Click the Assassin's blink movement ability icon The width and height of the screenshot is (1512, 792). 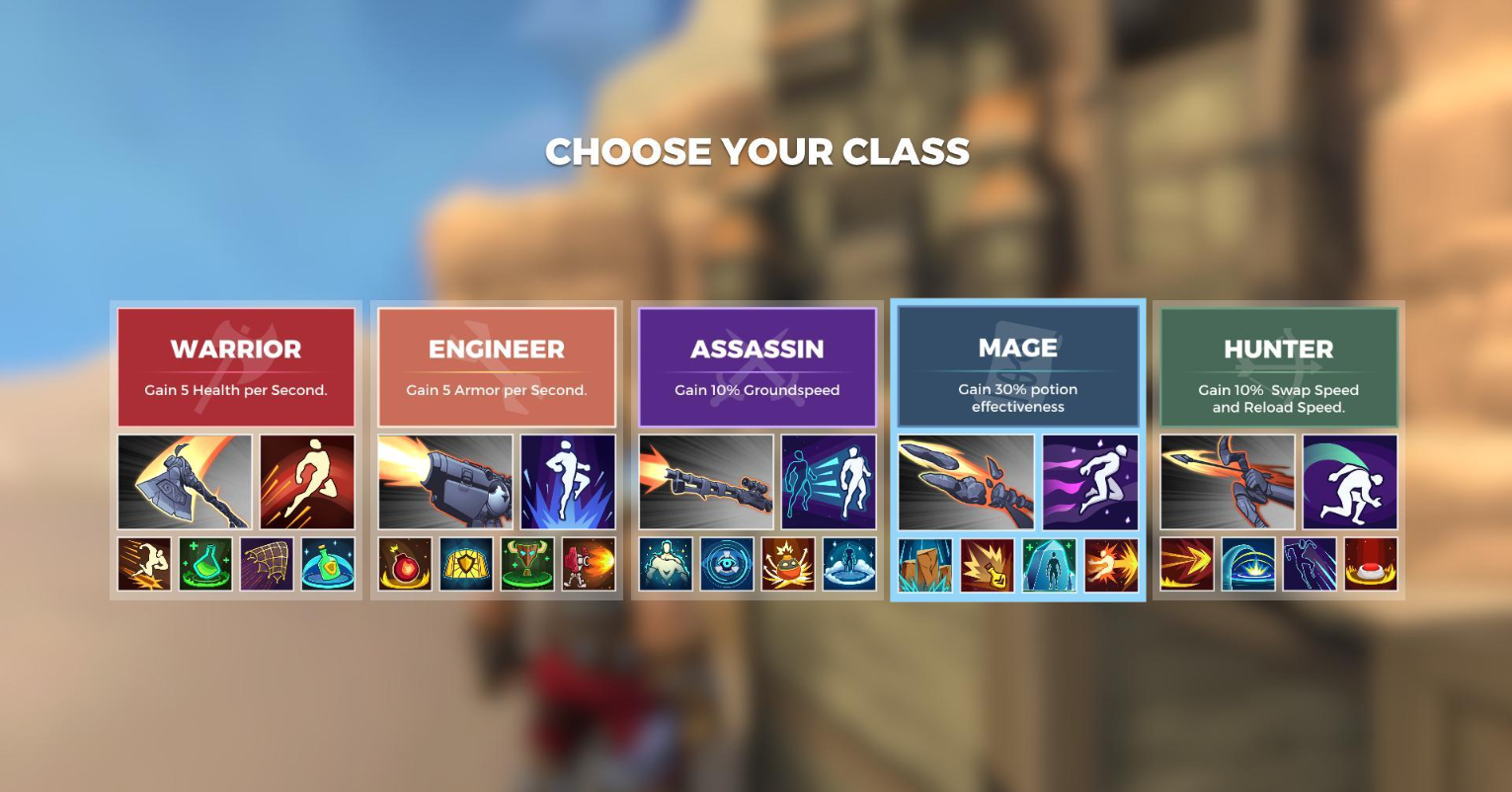(829, 482)
